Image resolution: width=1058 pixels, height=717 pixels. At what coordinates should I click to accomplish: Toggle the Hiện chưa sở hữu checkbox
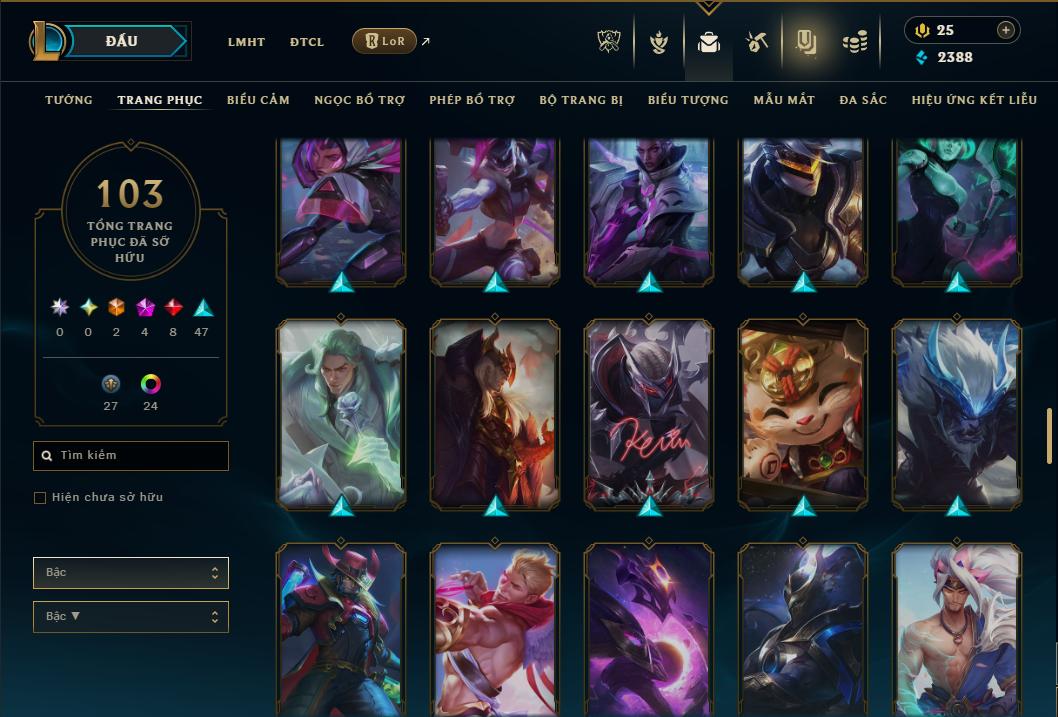click(40, 498)
